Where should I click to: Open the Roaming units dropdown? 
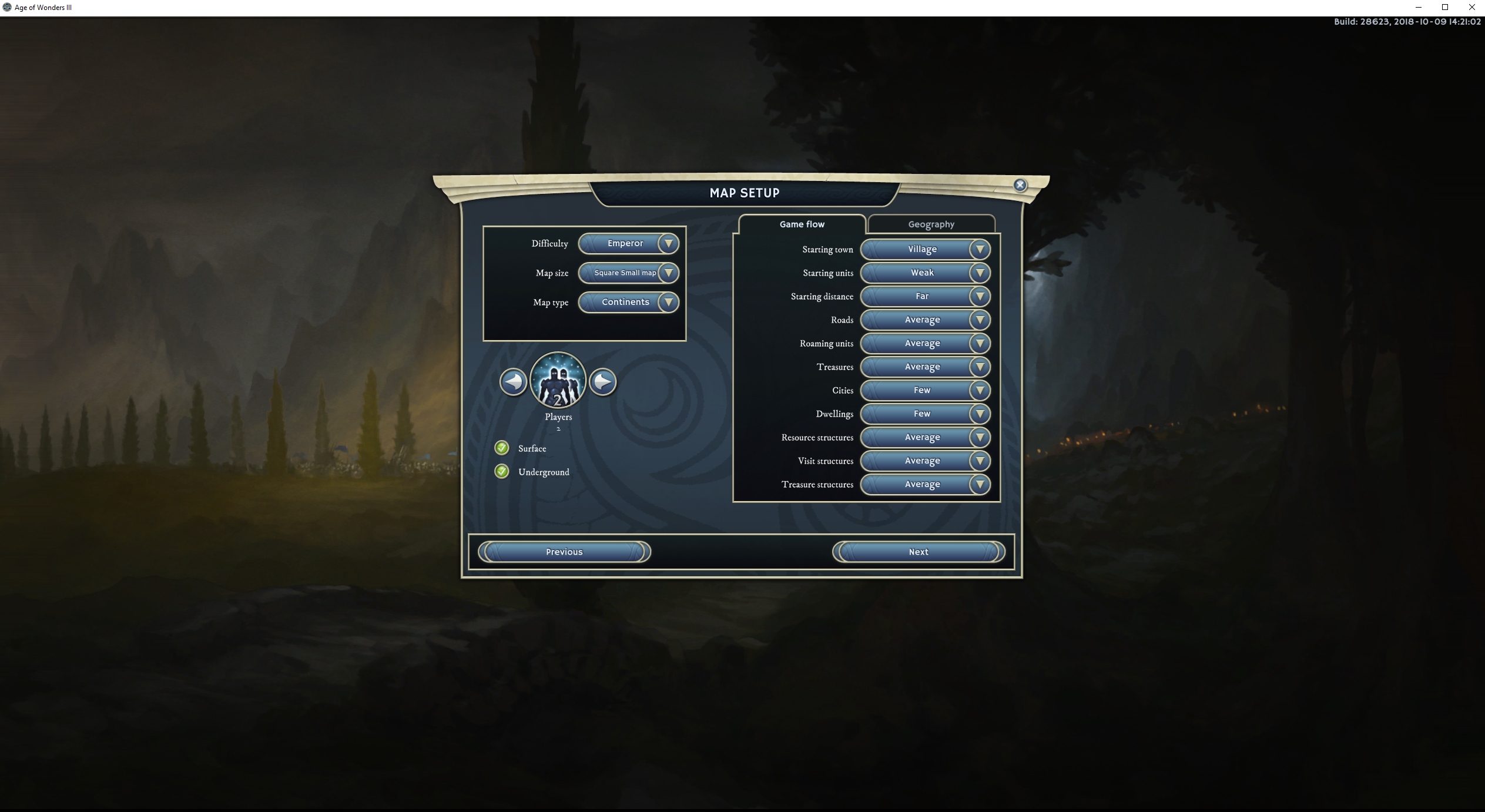pos(925,343)
